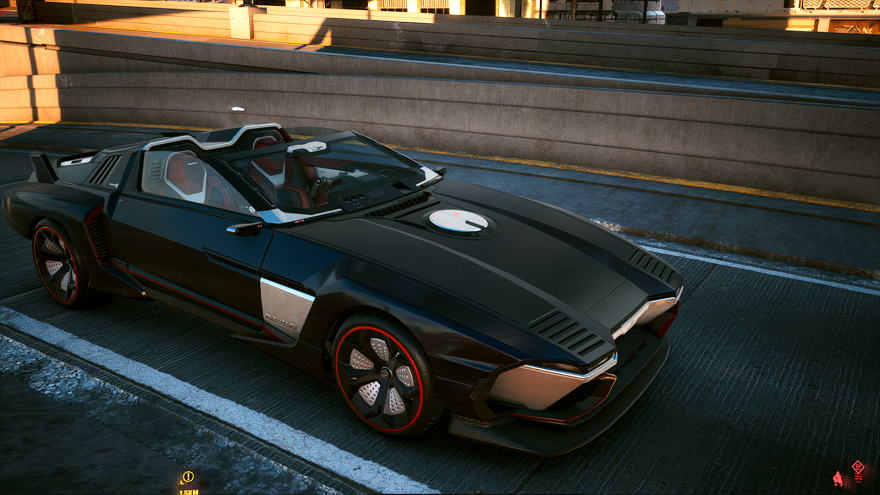Click the red diamond-shaped HUD icon

[x=857, y=467]
